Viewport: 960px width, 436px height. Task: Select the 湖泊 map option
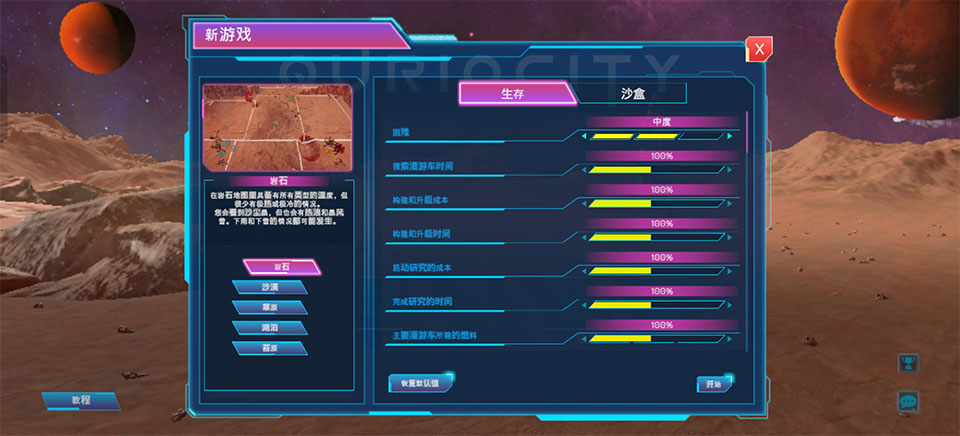269,327
